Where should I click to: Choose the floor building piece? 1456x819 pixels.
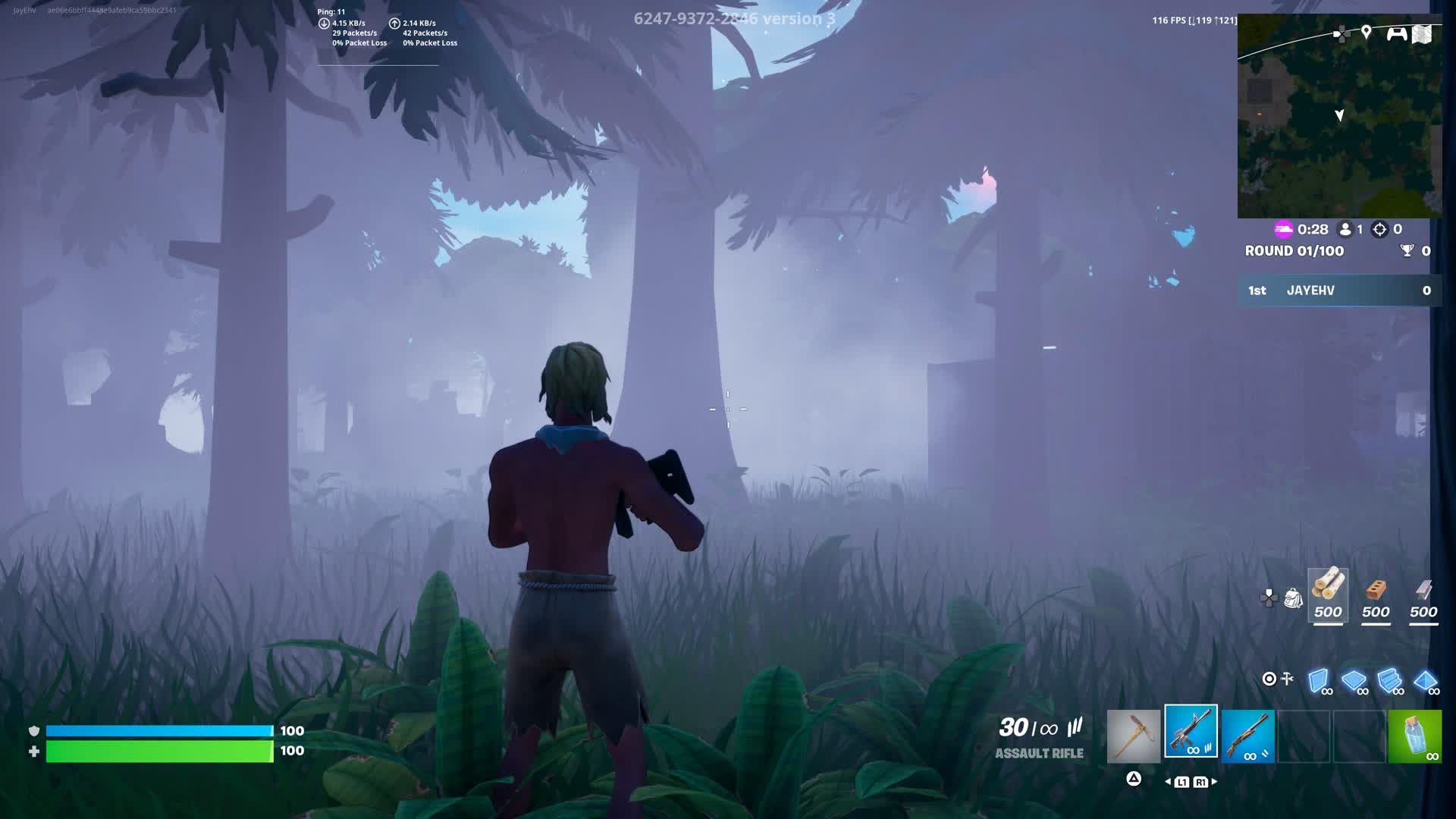click(1354, 680)
